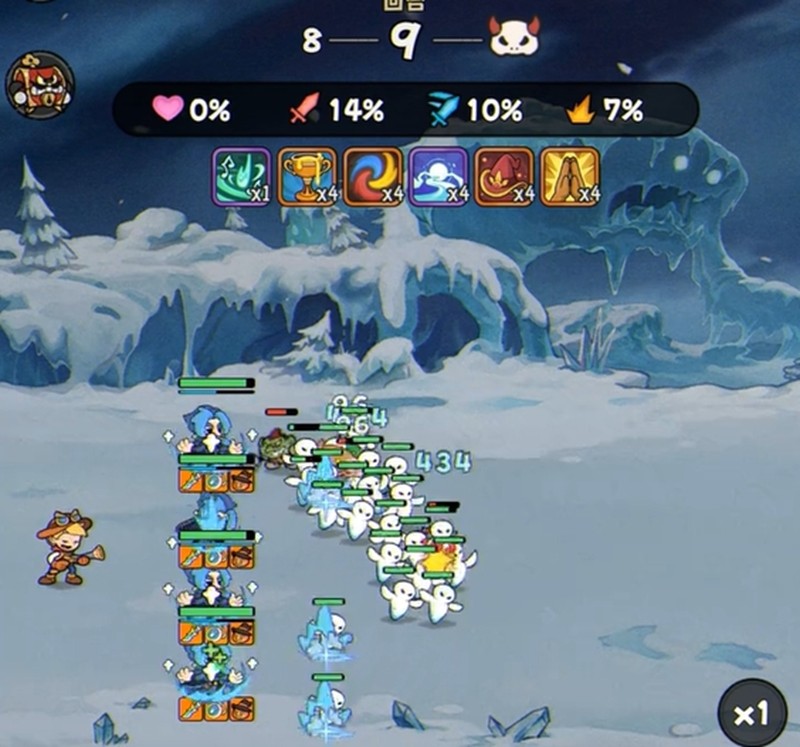Show the praying hands skill details
This screenshot has width=800, height=747.
(570, 176)
